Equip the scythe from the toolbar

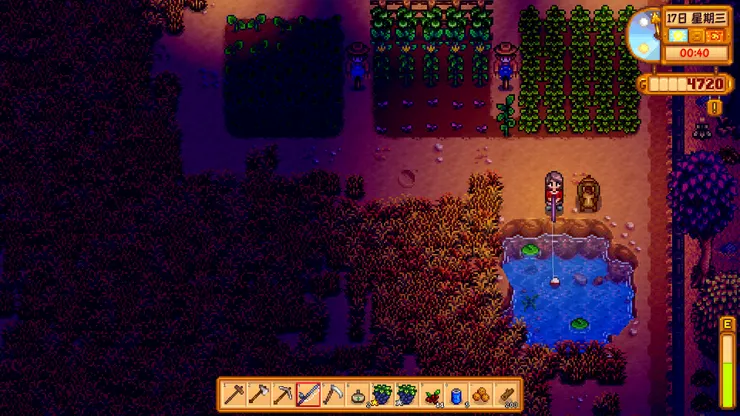coord(333,395)
